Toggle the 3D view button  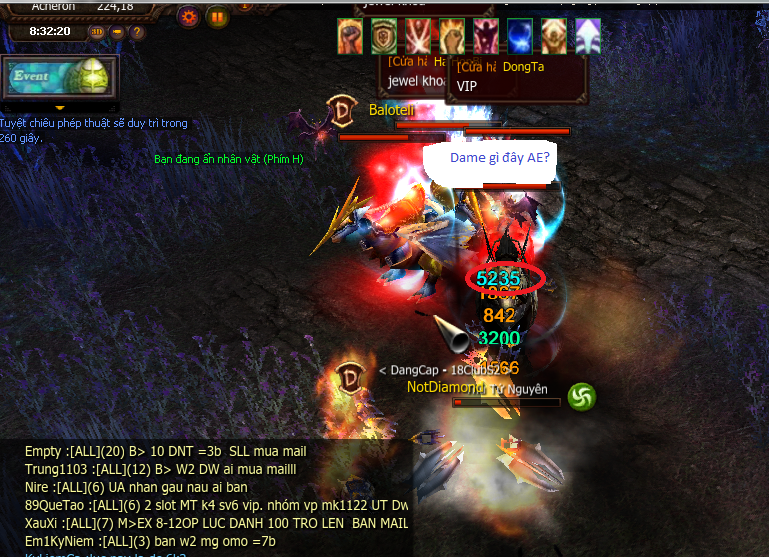(x=97, y=32)
